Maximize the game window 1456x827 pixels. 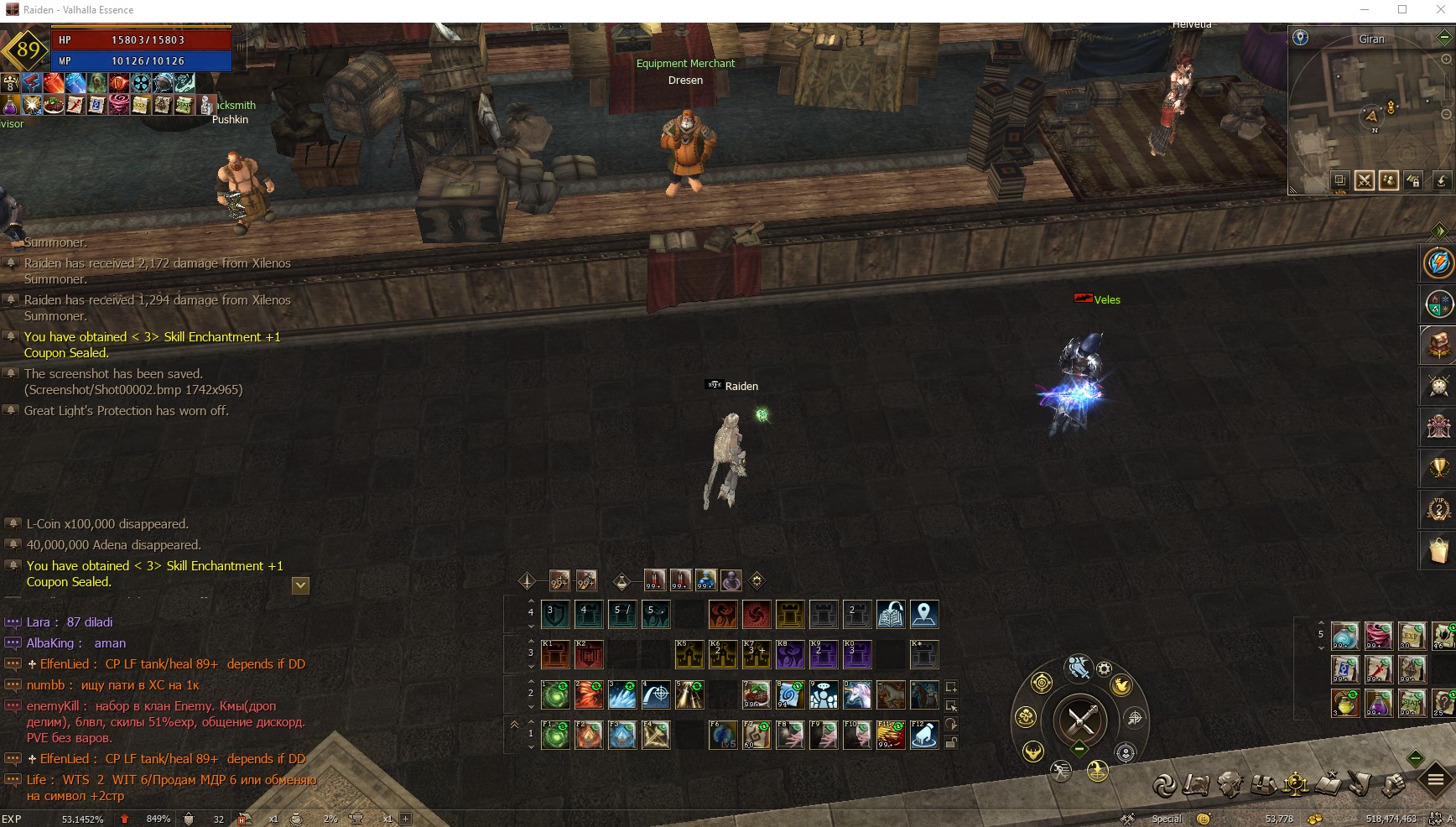(1402, 10)
